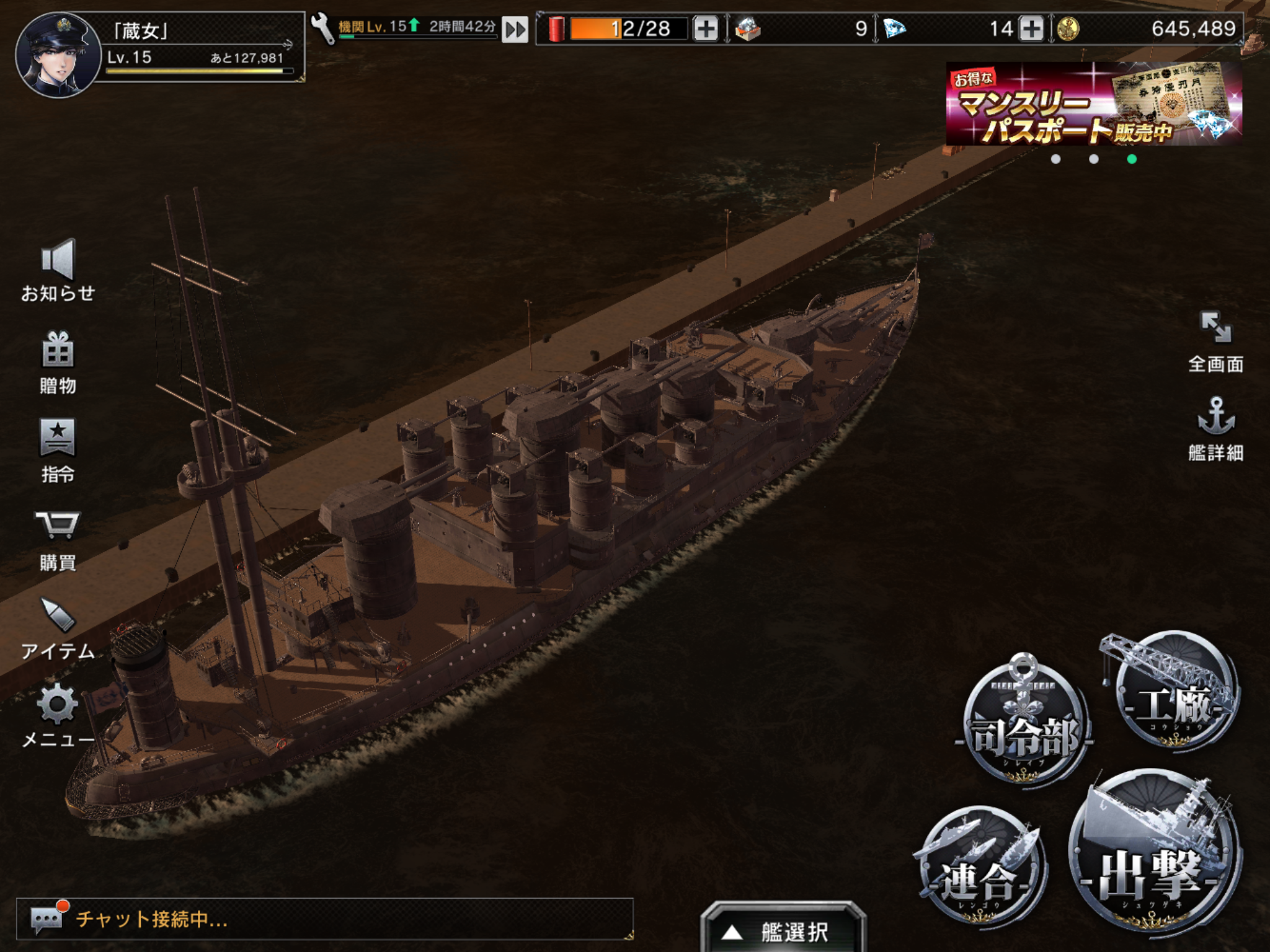The height and width of the screenshot is (952, 1270).
Task: Add fuel with the plus button
Action: pyautogui.click(x=706, y=29)
